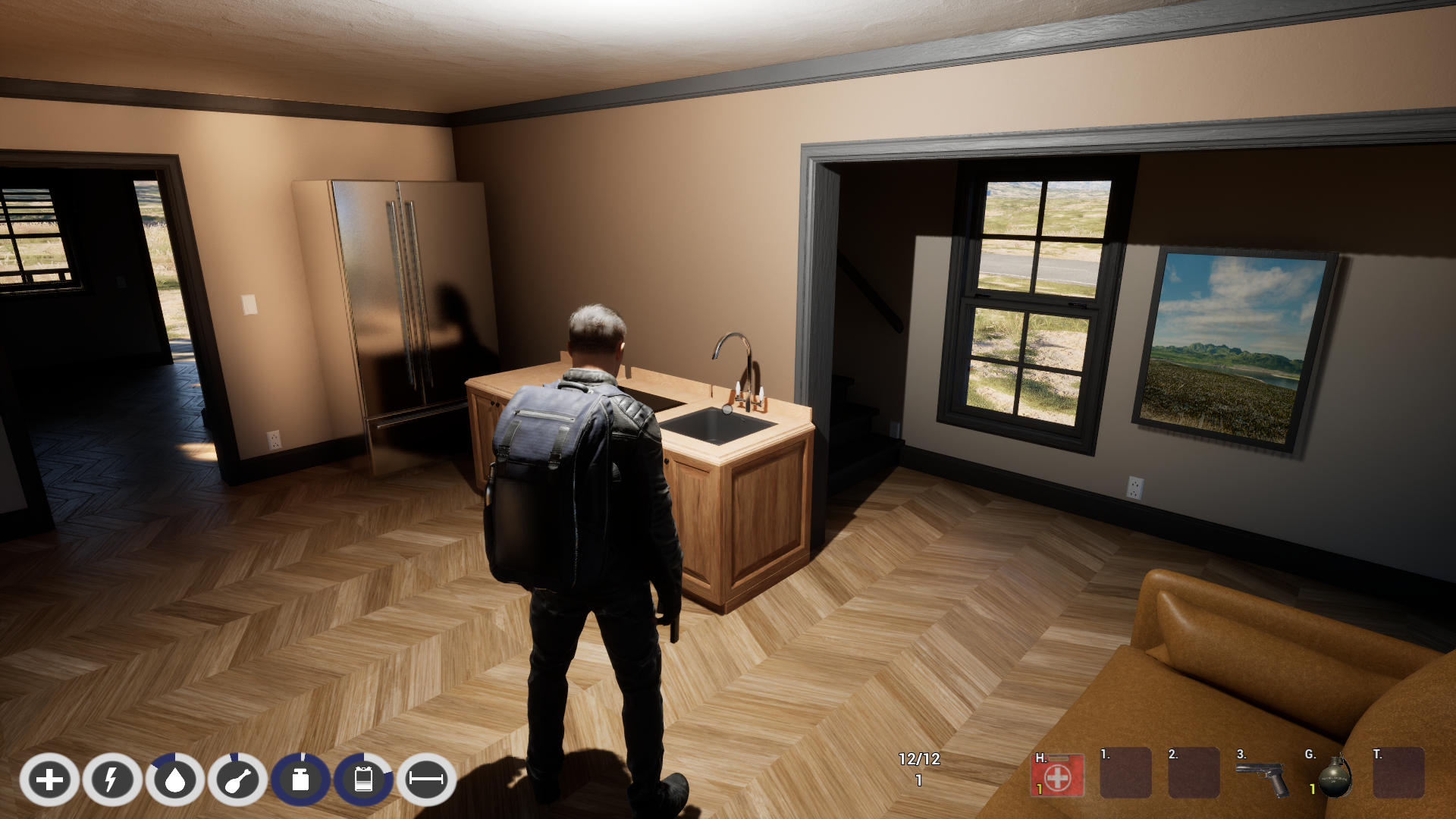Click the bed rest status icon

pyautogui.click(x=426, y=780)
